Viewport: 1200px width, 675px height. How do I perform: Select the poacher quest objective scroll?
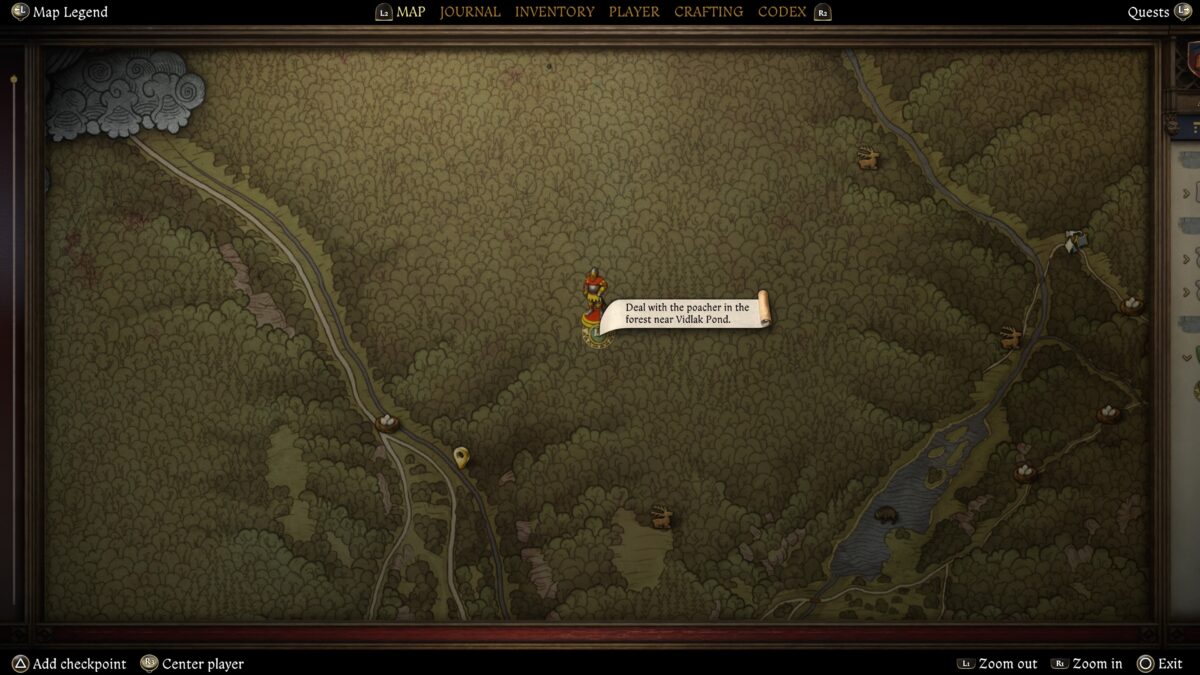coord(686,313)
